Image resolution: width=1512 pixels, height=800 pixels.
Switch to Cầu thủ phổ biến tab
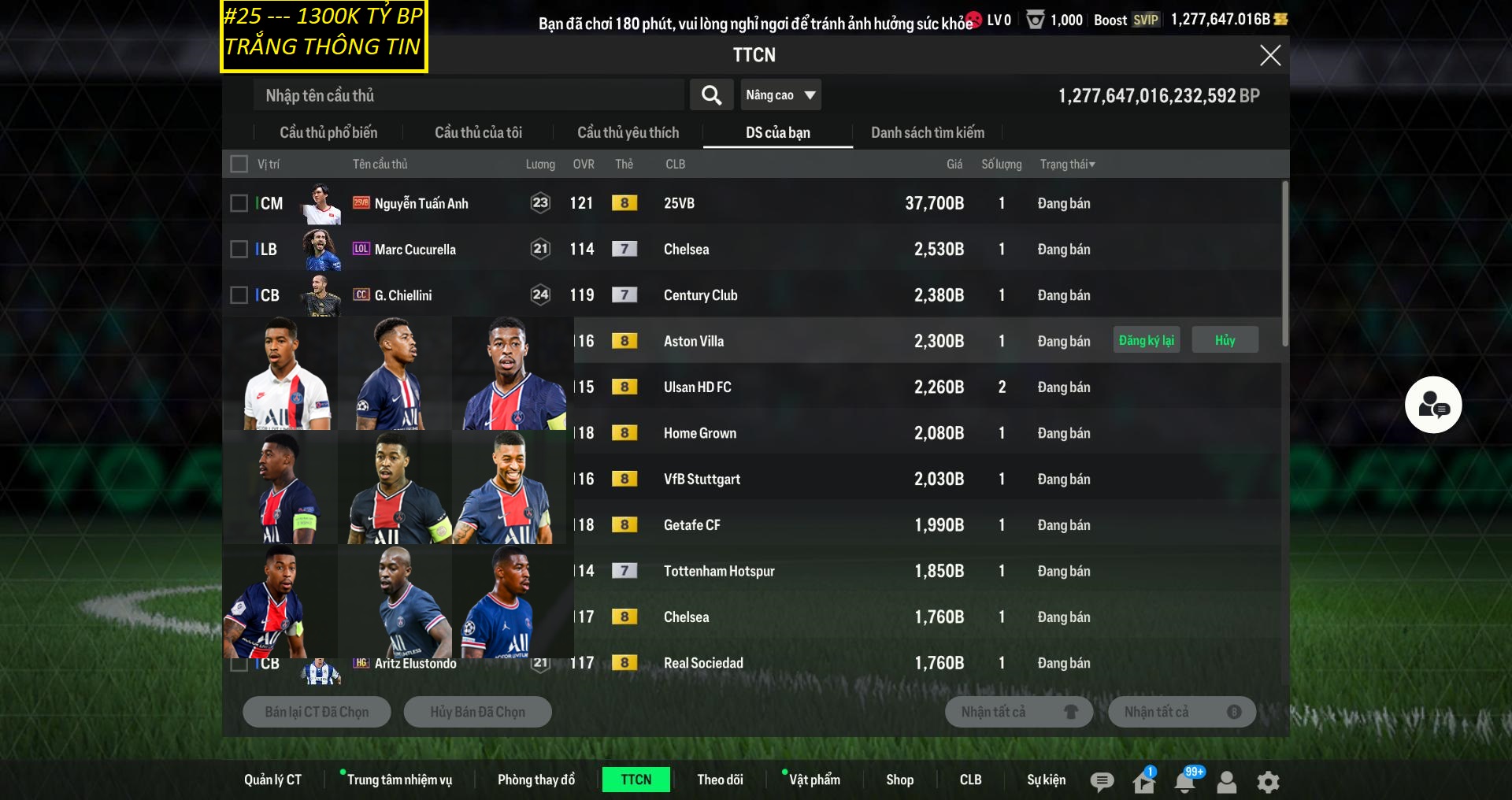pos(328,132)
